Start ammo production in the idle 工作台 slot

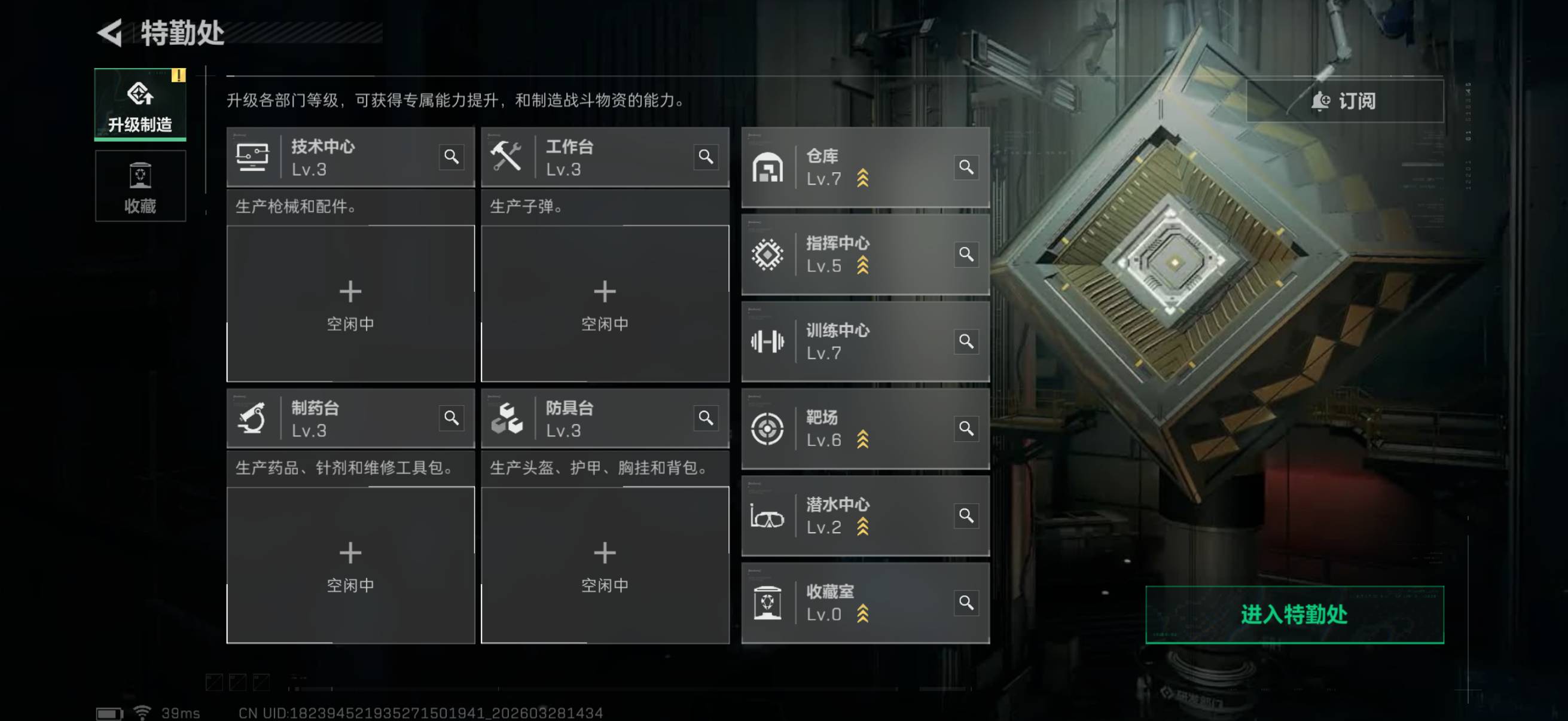(605, 304)
